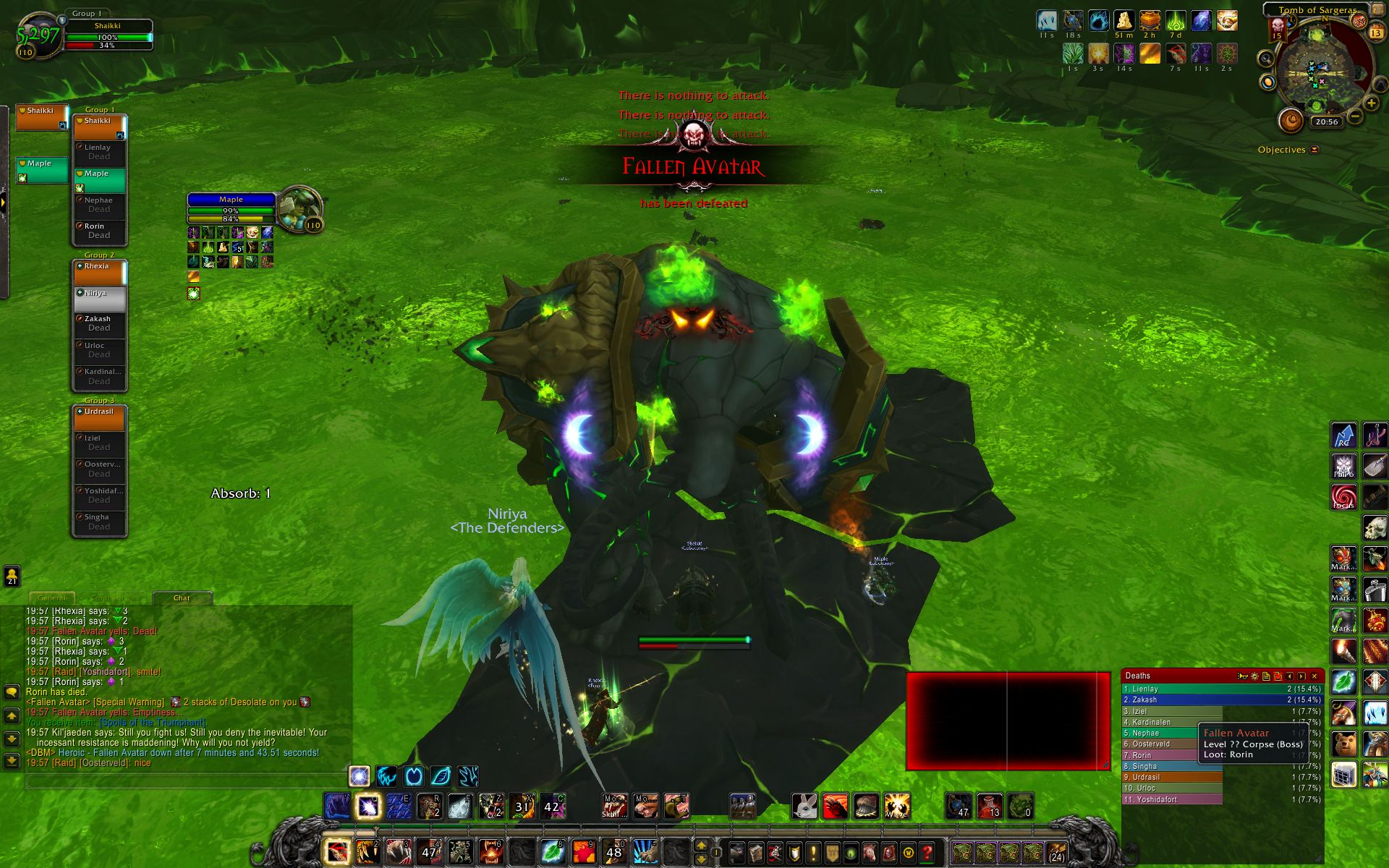Image resolution: width=1389 pixels, height=868 pixels.
Task: Open the minimap tracking magnifying glass icon
Action: (x=1266, y=59)
